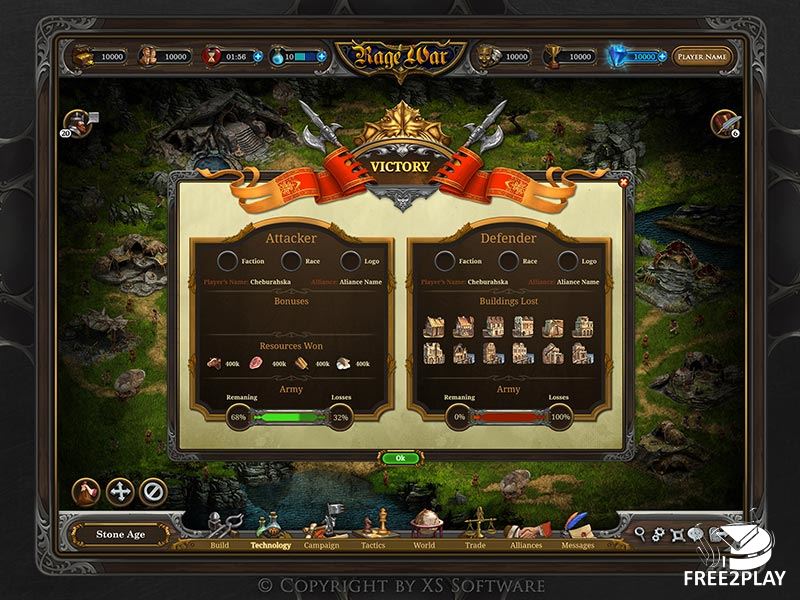The height and width of the screenshot is (600, 800).
Task: Add hourglass time with its plus button
Action: point(258,57)
